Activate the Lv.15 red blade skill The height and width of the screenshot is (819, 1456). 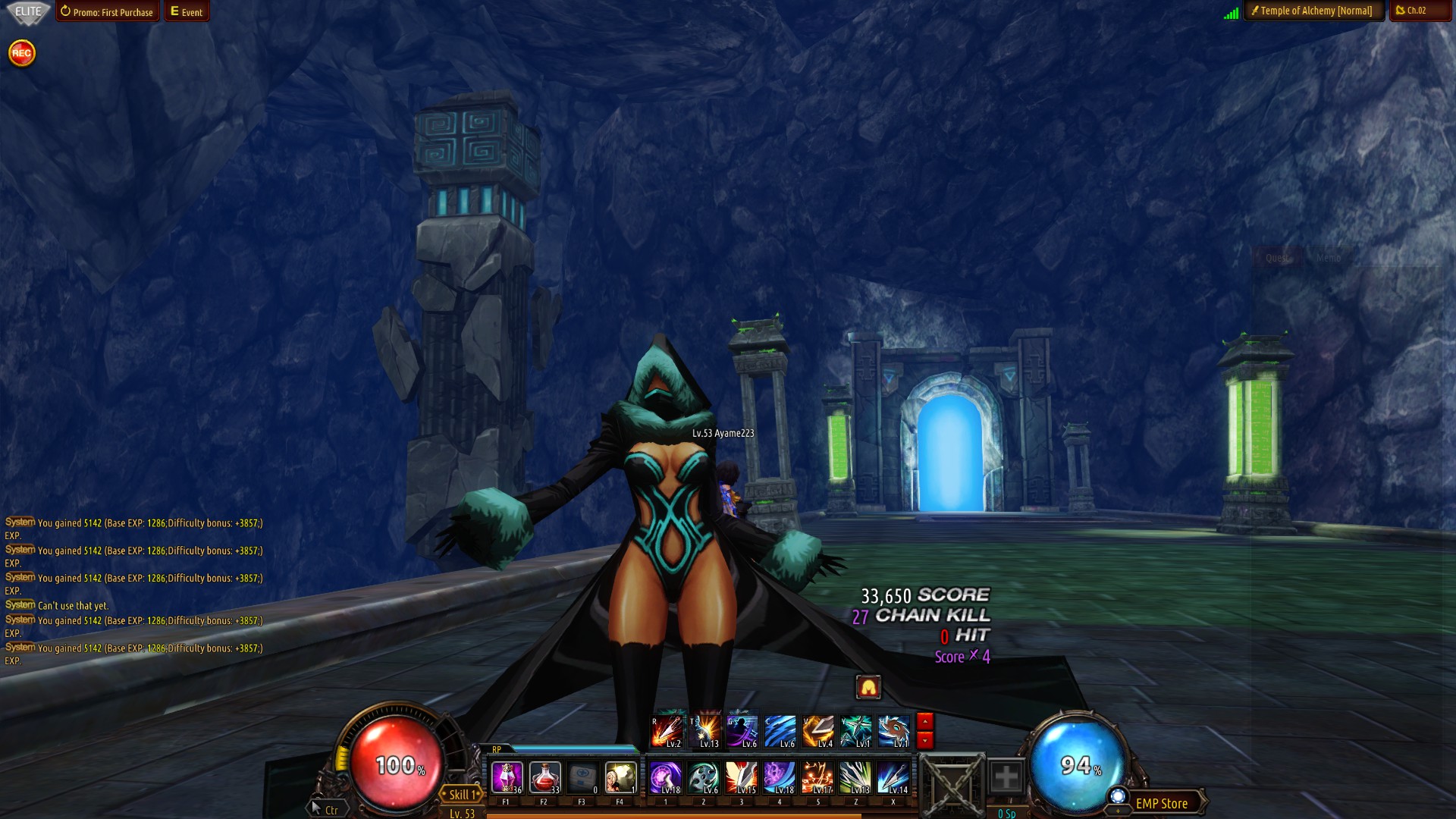point(742,778)
